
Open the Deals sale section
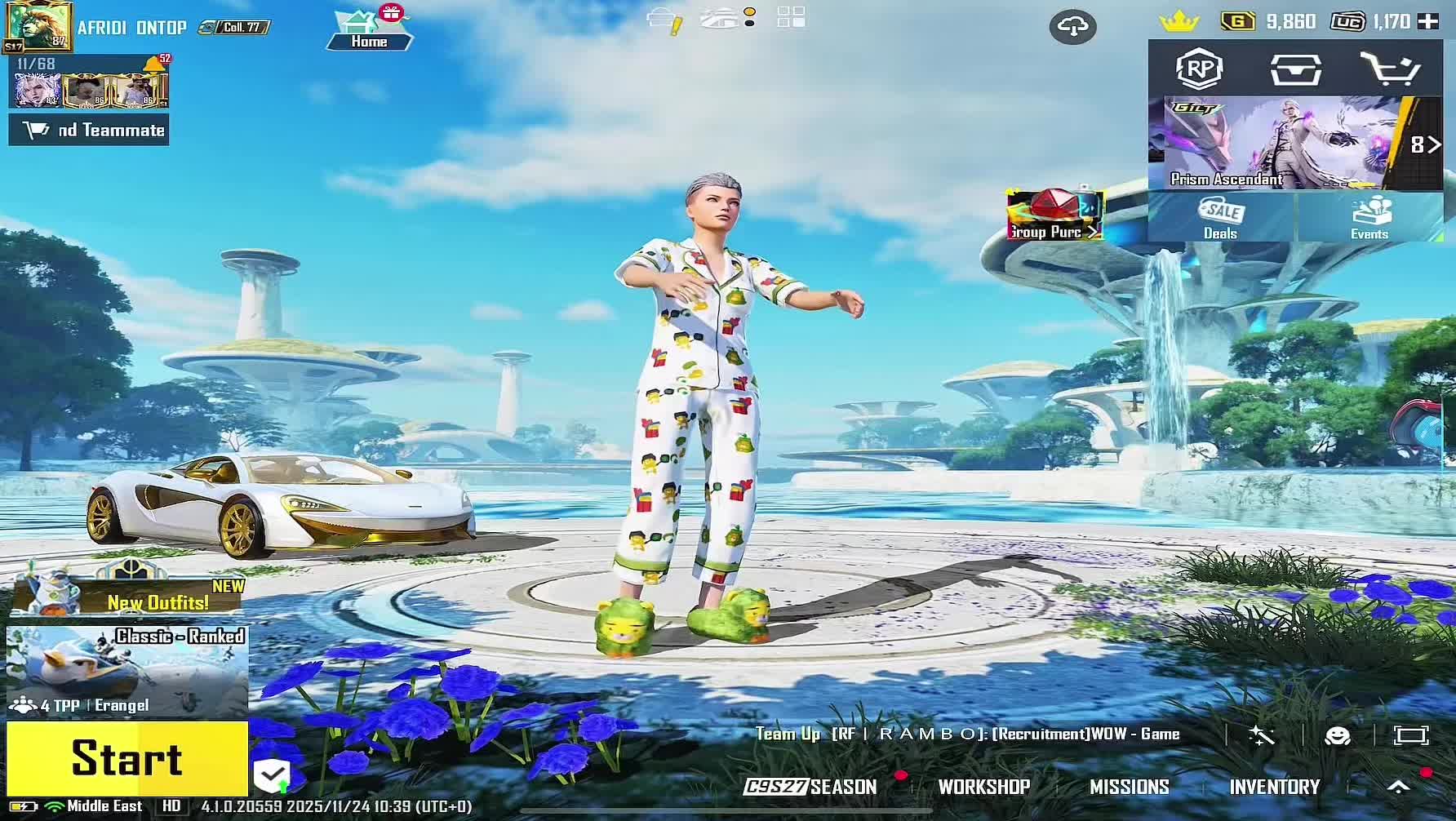pyautogui.click(x=1220, y=219)
